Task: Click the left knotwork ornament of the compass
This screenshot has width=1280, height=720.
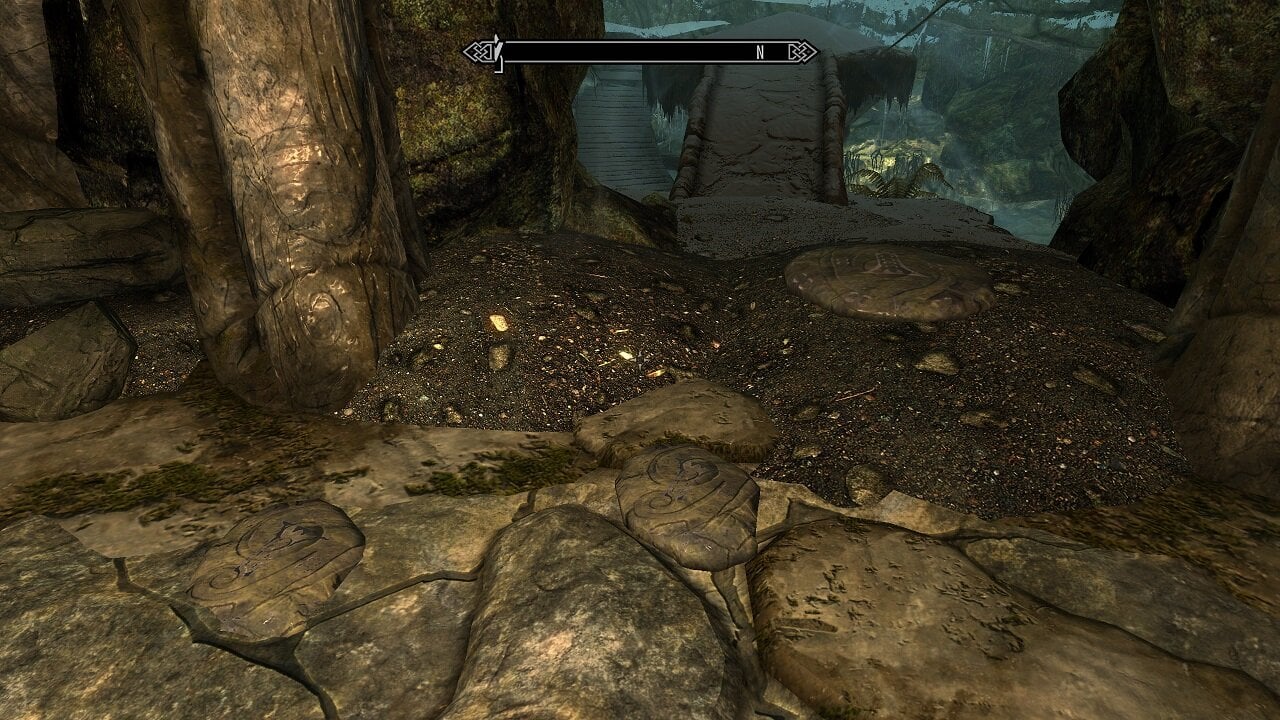Action: coord(478,50)
